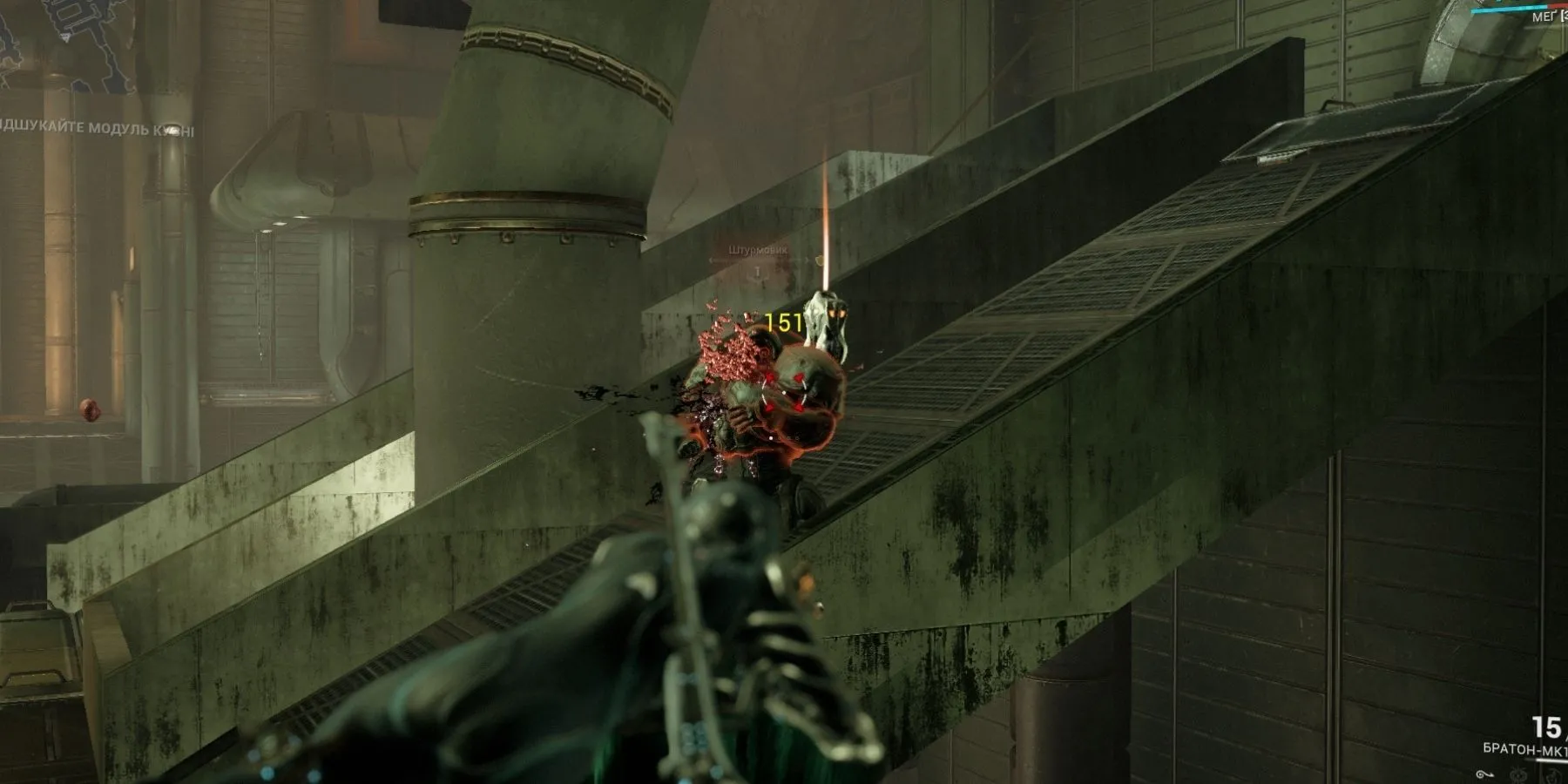The image size is (1568, 784).
Task: Toggle the enemy nameplate Штурмовик visibility
Action: [758, 250]
